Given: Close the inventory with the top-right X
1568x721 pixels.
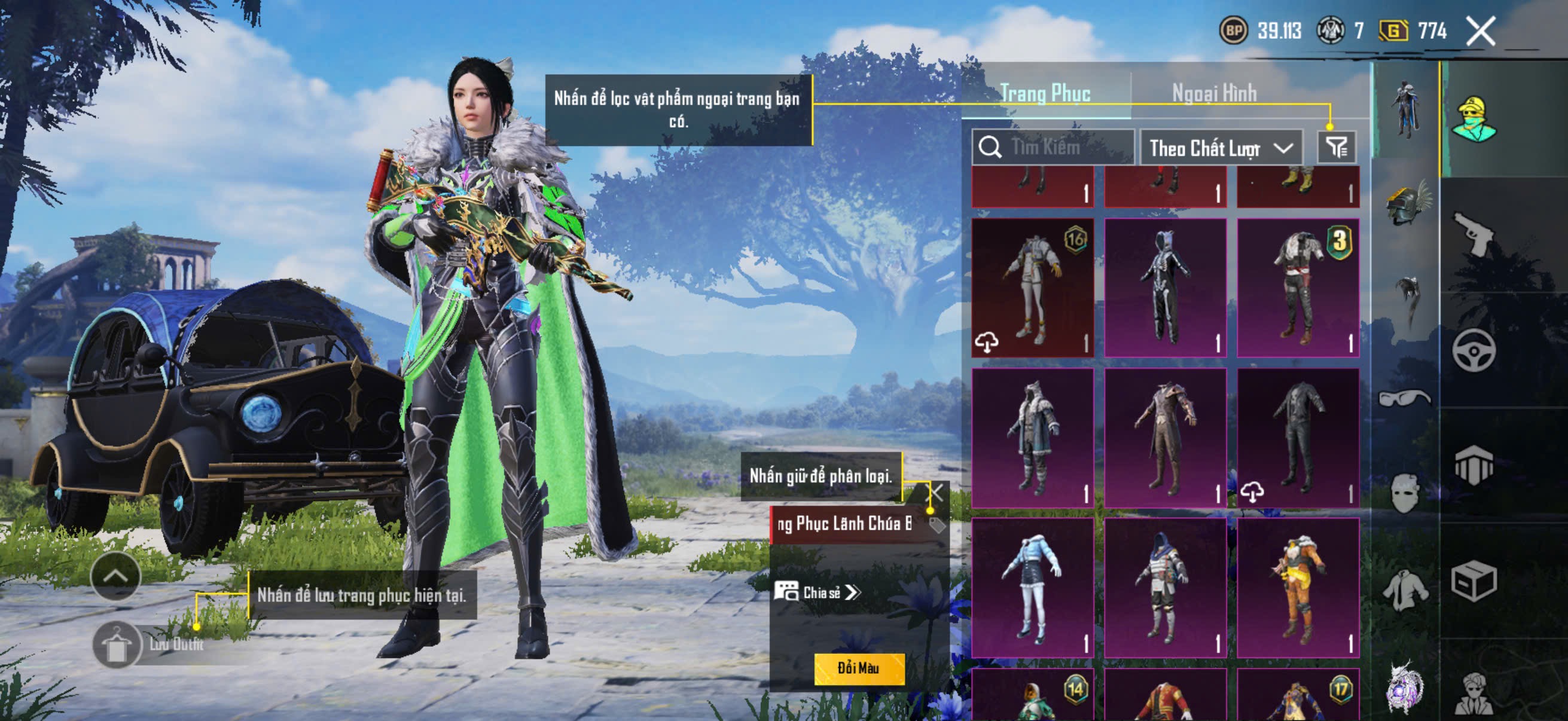Looking at the screenshot, I should coord(1480,31).
